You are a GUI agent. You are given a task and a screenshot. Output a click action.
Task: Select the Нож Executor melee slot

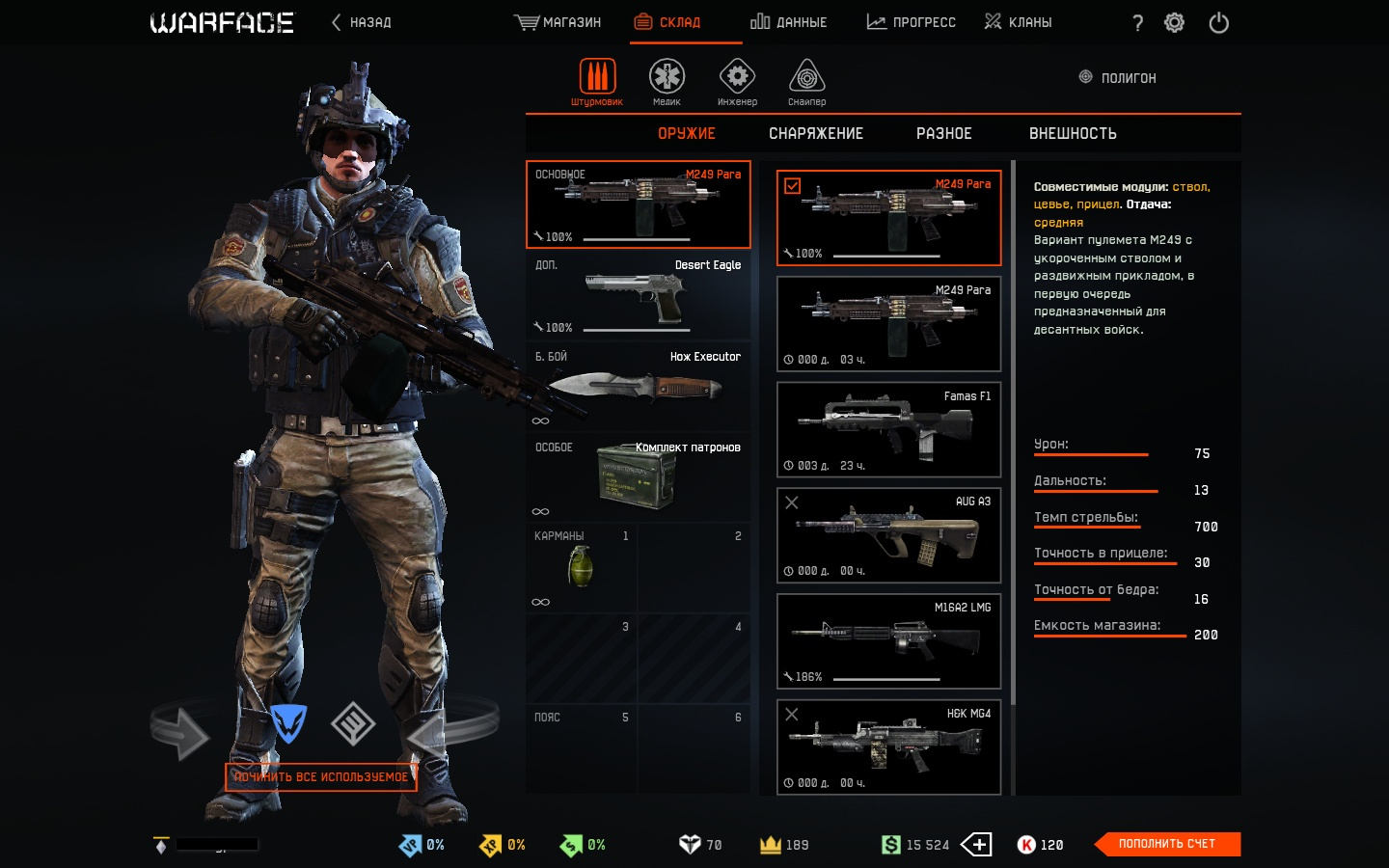[x=638, y=387]
